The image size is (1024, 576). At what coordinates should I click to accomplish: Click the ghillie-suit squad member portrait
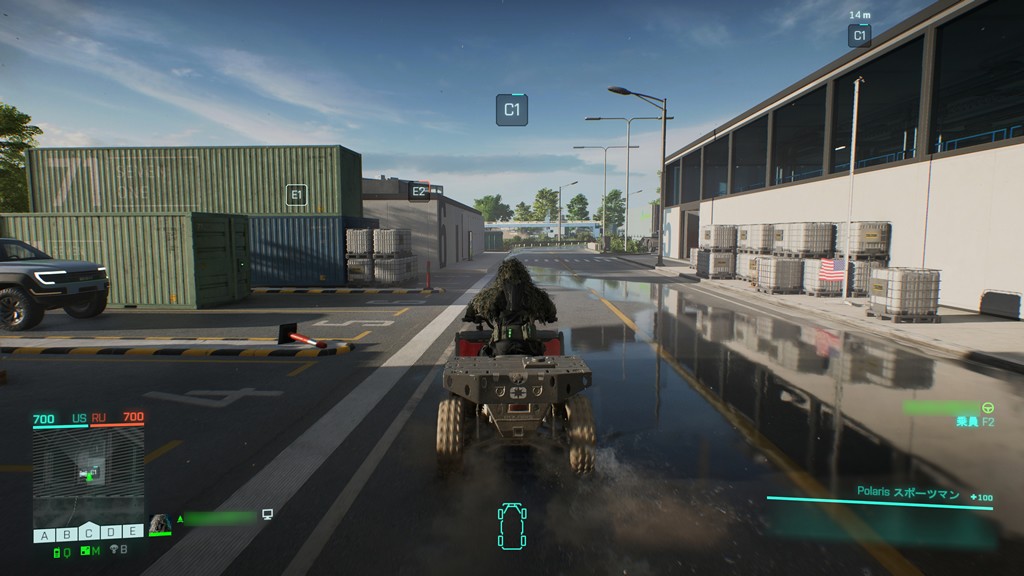(160, 524)
